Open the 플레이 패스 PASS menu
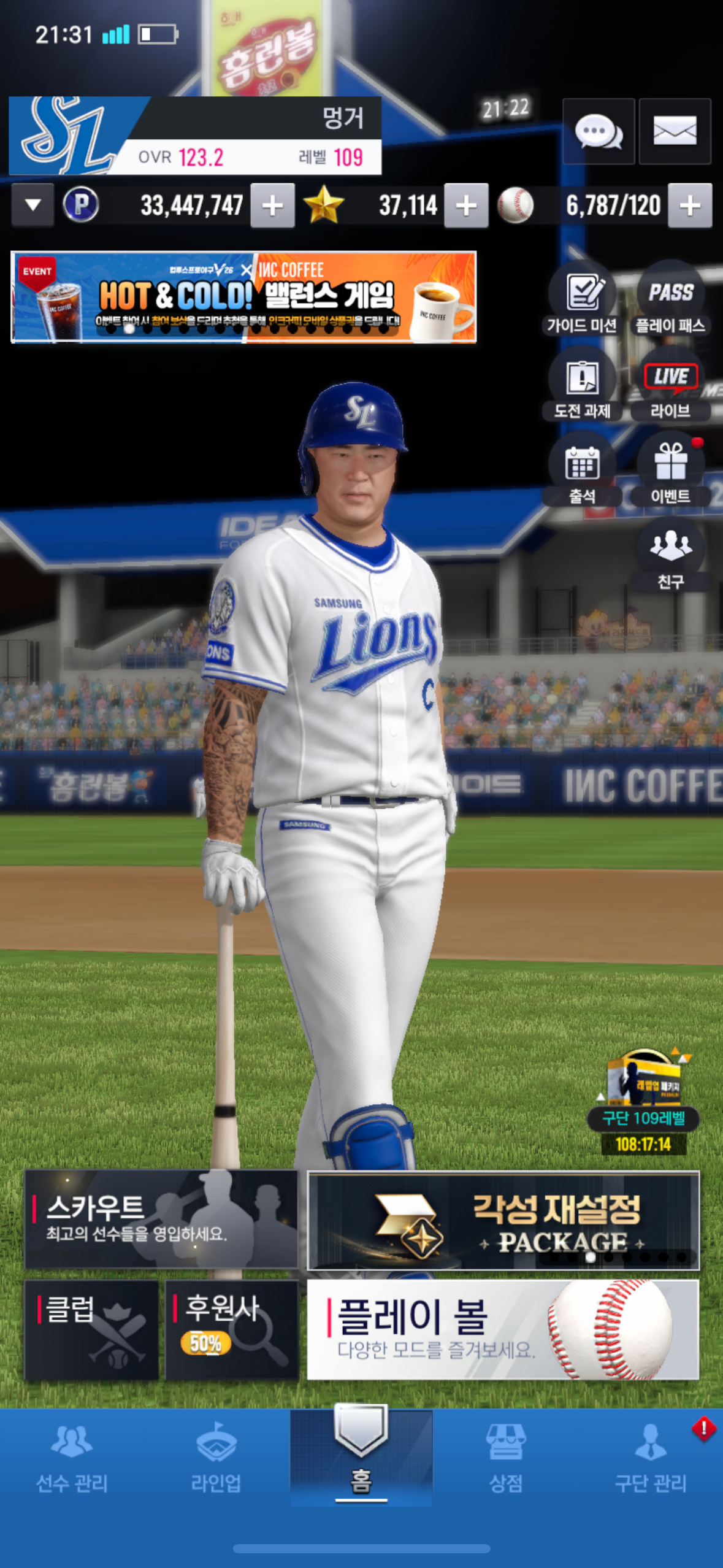 coord(671,301)
